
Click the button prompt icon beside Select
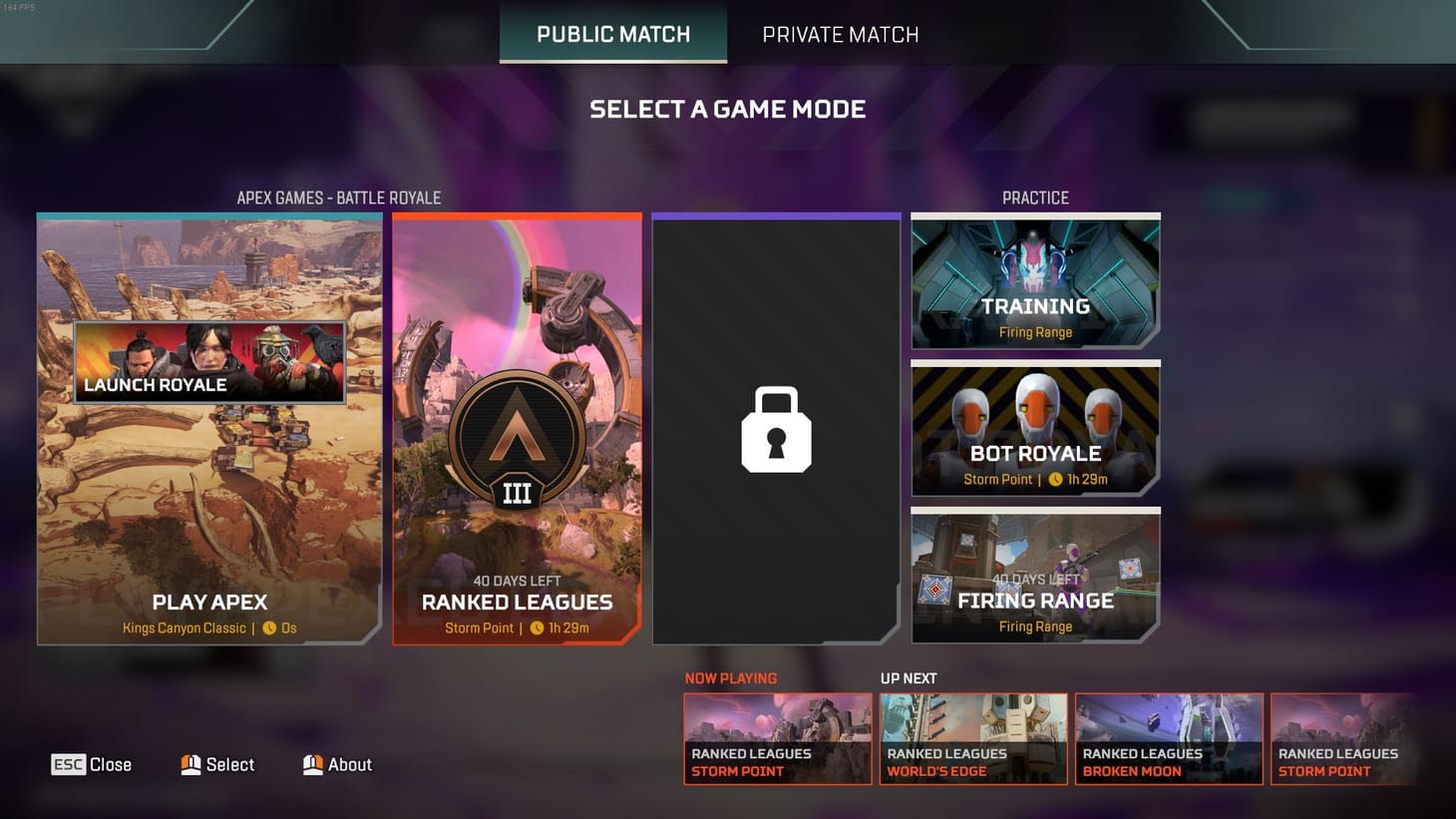(x=191, y=764)
